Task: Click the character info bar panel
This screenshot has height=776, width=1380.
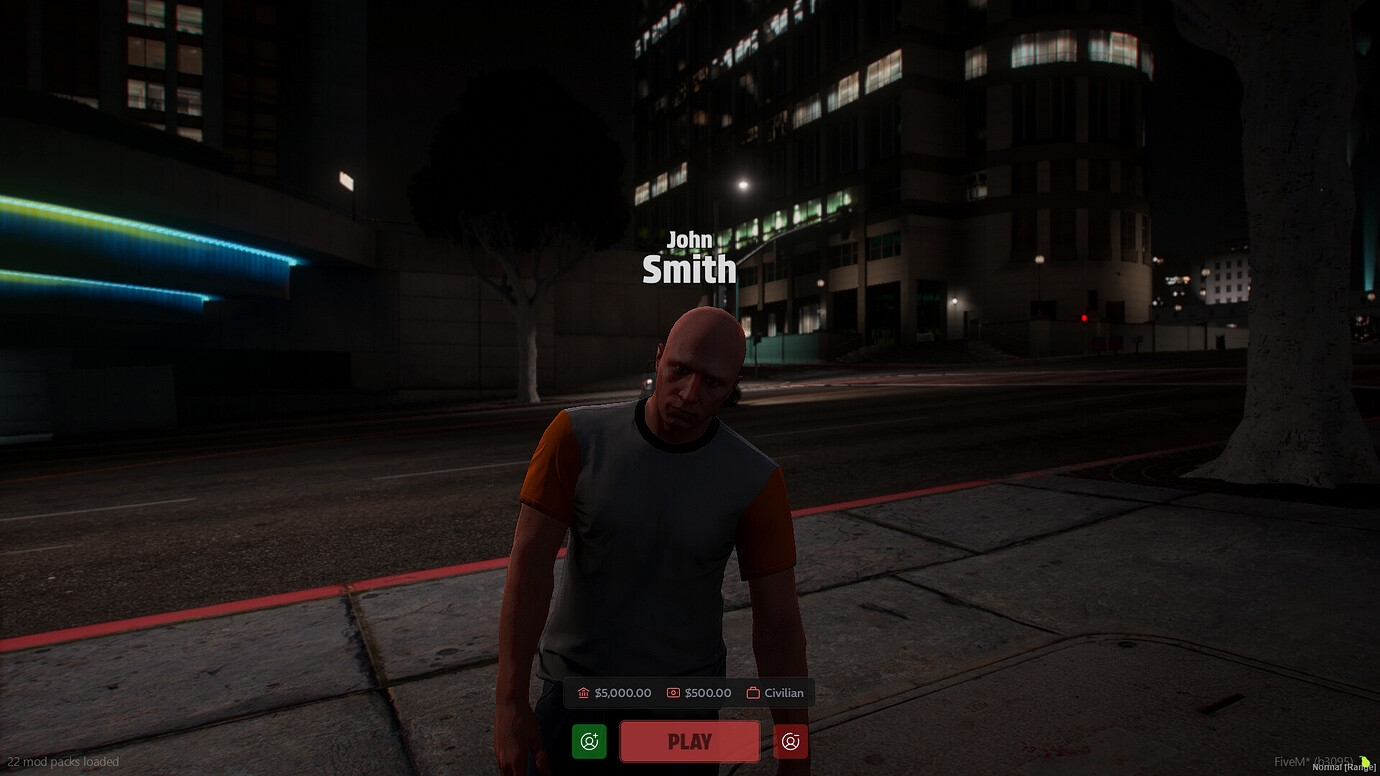Action: click(689, 692)
